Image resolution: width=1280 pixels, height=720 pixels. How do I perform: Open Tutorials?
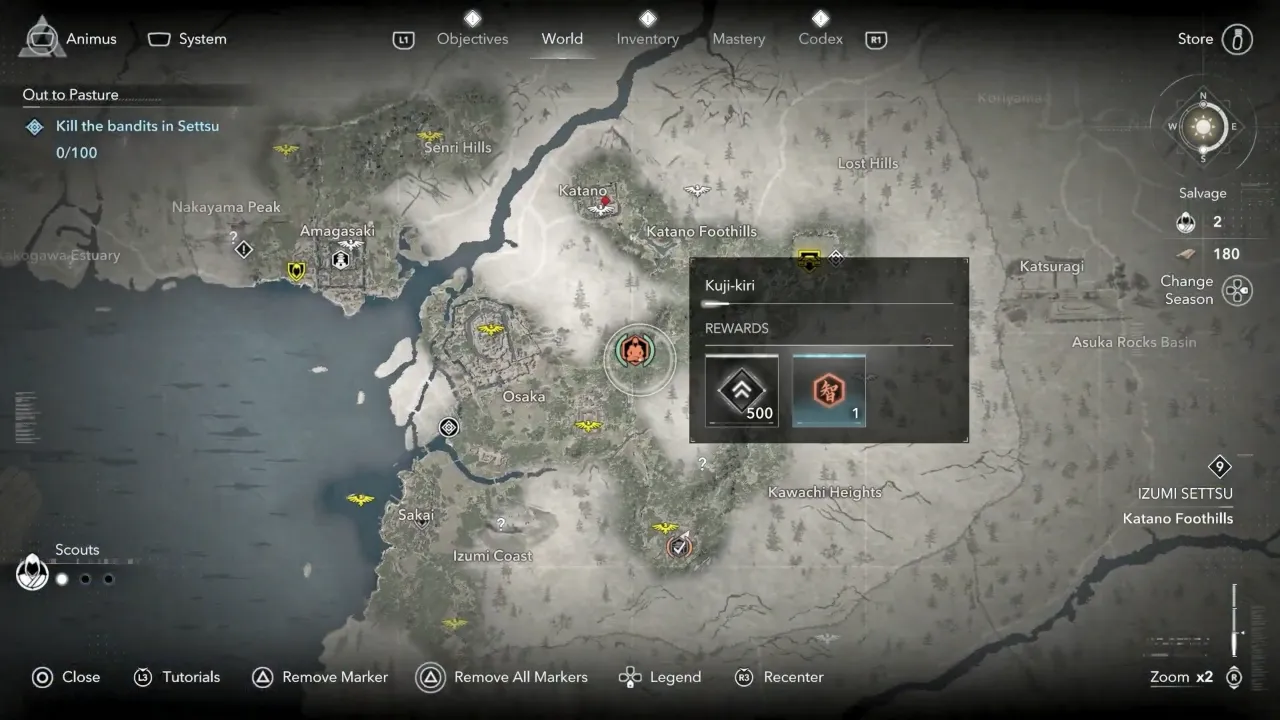tap(177, 677)
